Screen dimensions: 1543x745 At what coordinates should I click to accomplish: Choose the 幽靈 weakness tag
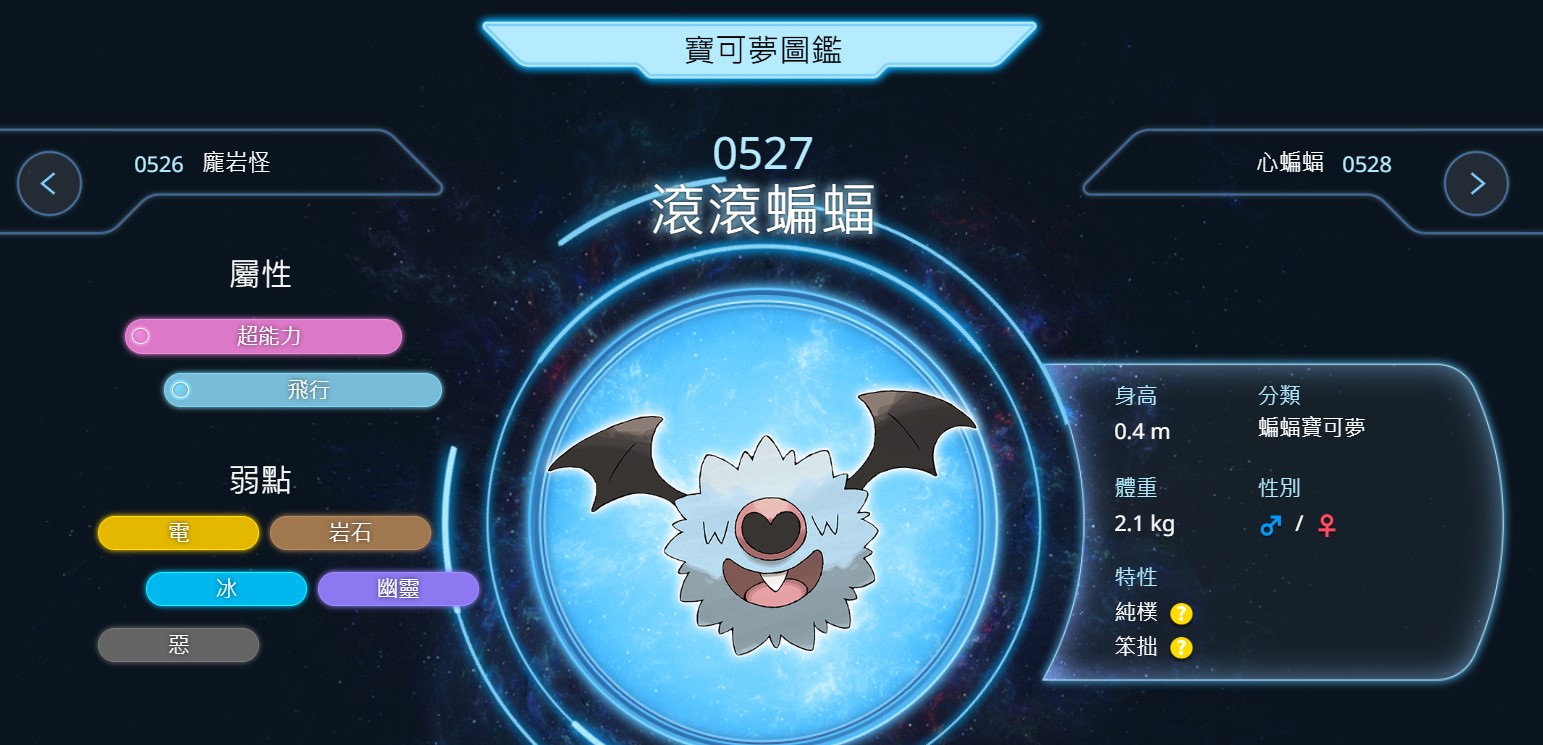tap(398, 589)
